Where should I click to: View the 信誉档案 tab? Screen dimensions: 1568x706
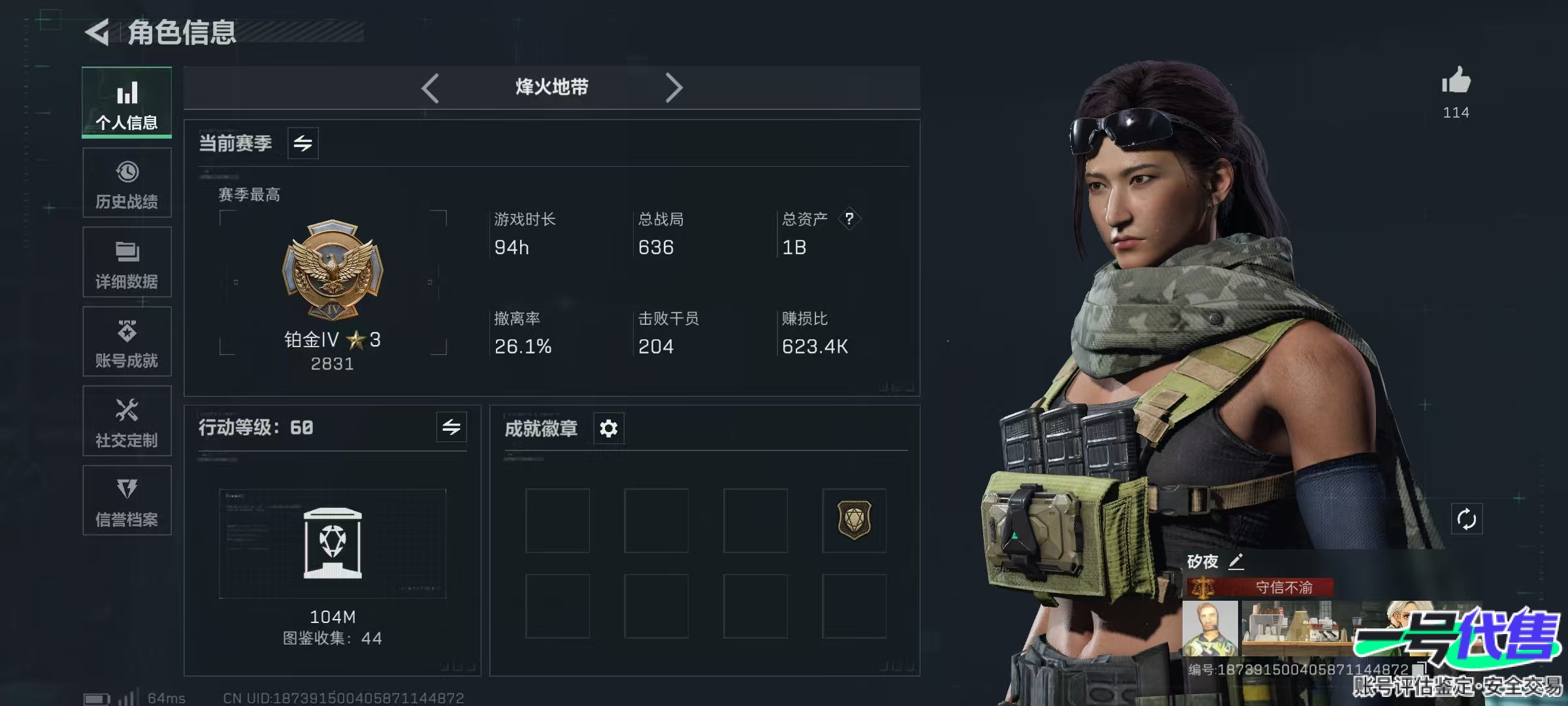[x=127, y=501]
